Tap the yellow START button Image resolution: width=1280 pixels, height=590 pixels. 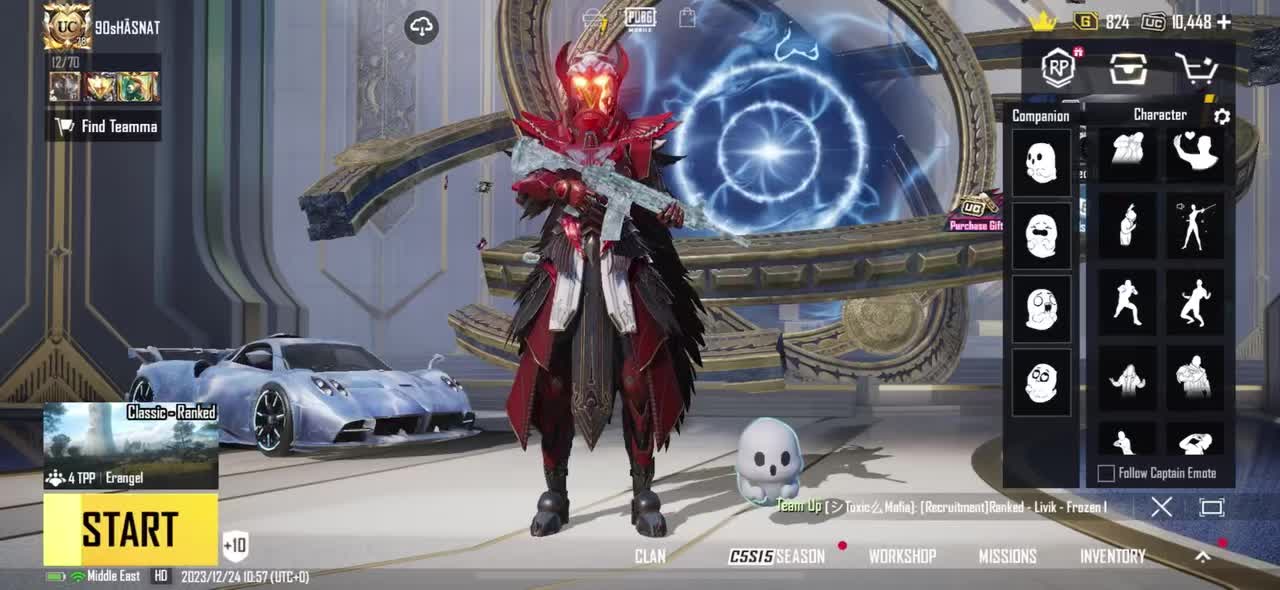(130, 529)
